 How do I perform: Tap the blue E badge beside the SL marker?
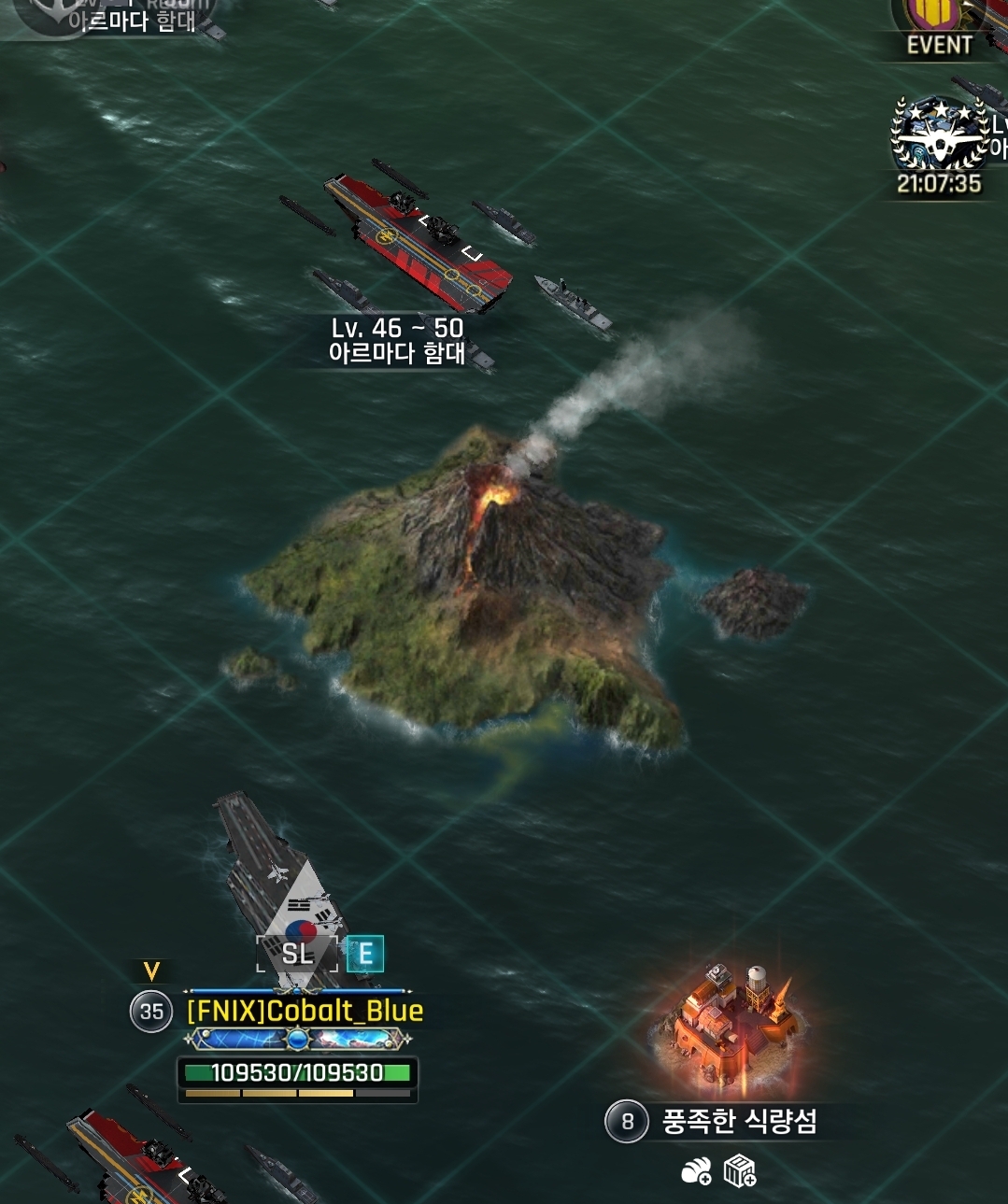tap(365, 954)
